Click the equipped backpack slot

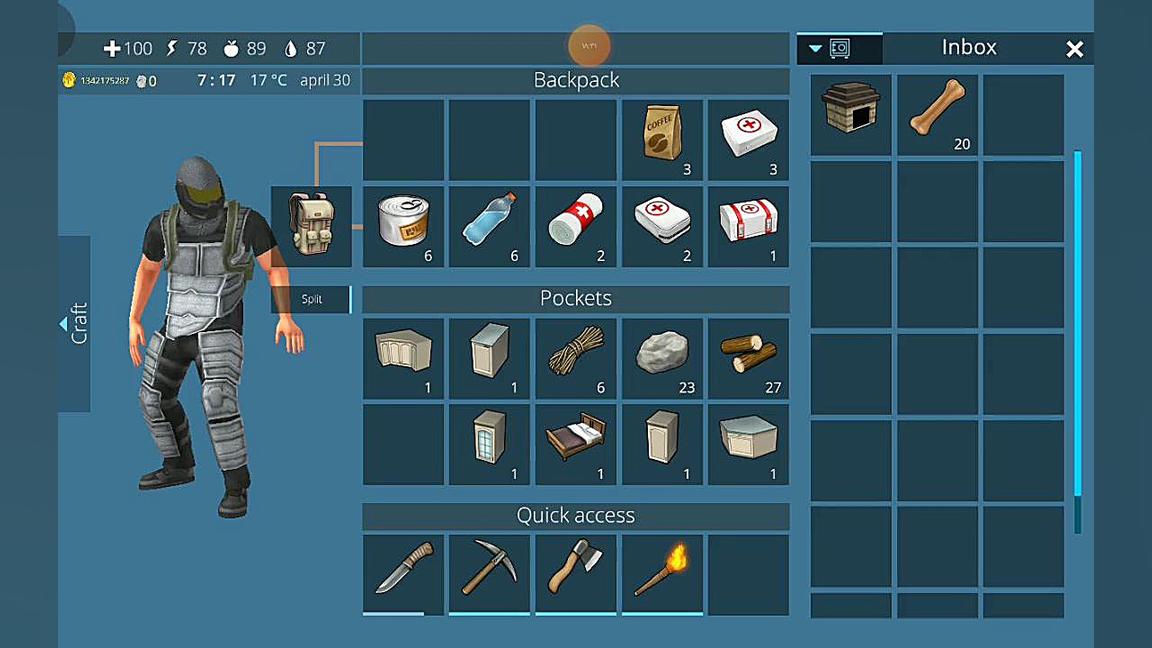pos(311,227)
